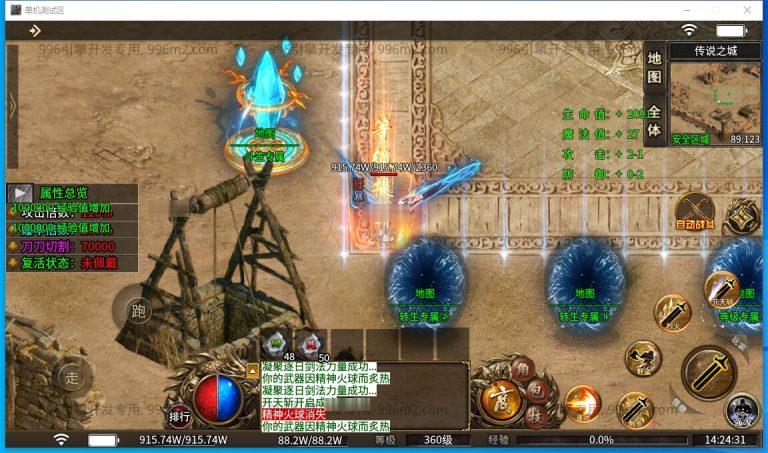Switch movement to 走 walk mode

point(71,377)
